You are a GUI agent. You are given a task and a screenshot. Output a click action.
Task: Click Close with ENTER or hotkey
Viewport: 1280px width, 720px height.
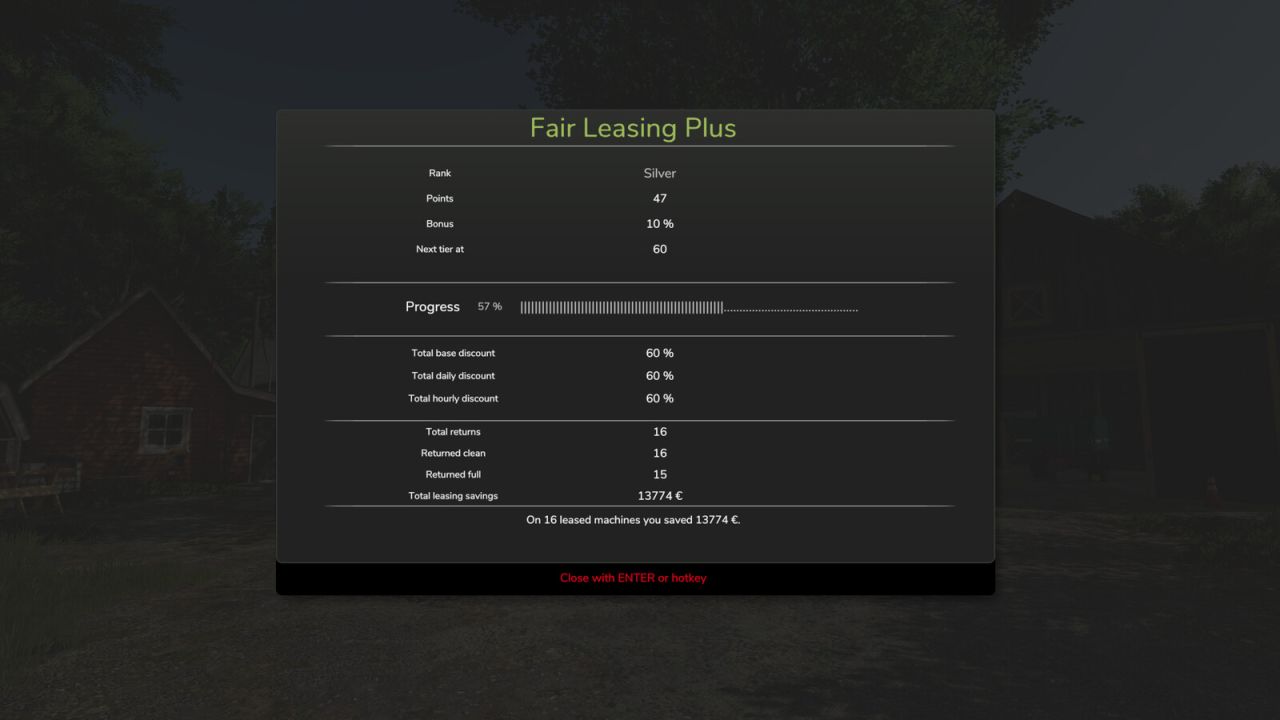(634, 577)
